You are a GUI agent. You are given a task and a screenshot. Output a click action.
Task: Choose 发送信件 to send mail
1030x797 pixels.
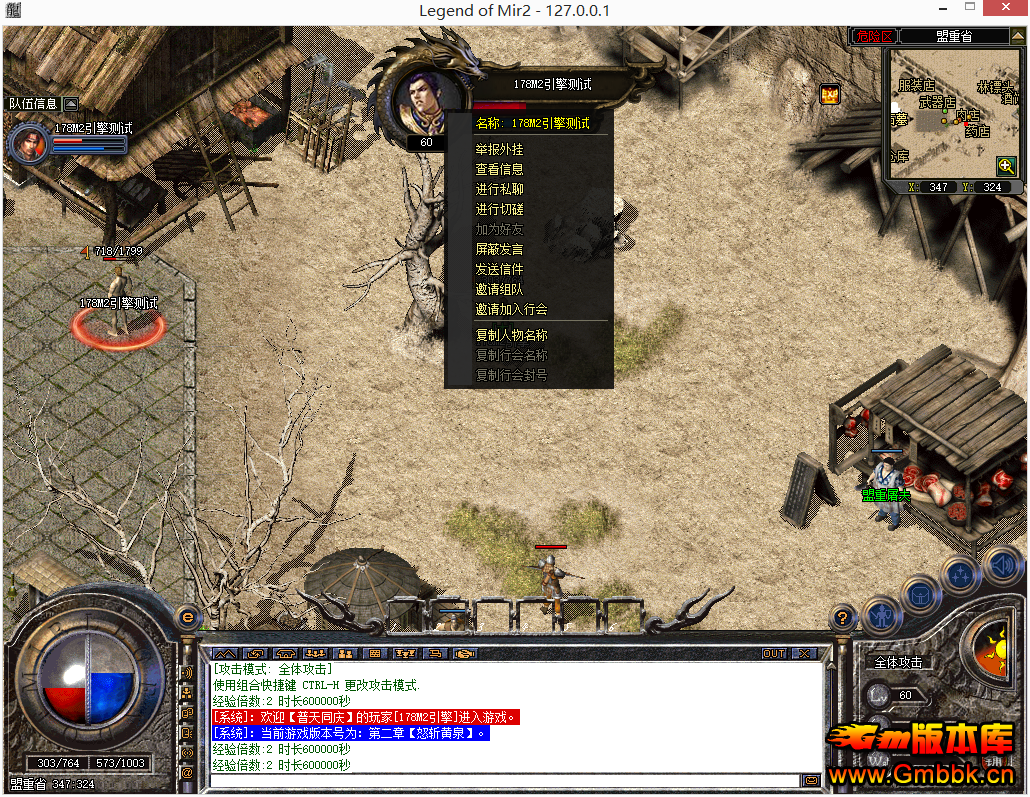click(x=500, y=269)
